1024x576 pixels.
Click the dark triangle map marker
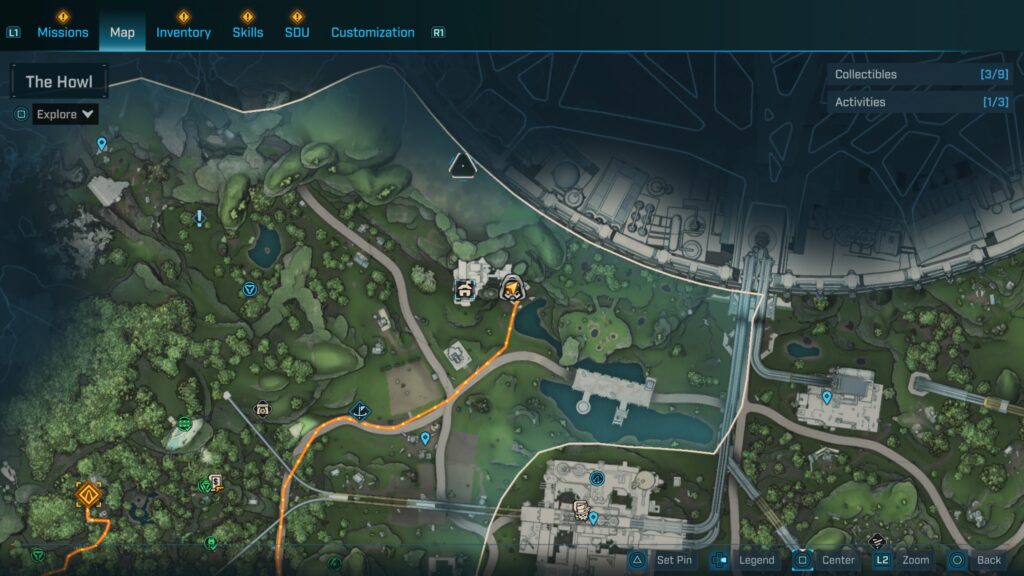(461, 165)
